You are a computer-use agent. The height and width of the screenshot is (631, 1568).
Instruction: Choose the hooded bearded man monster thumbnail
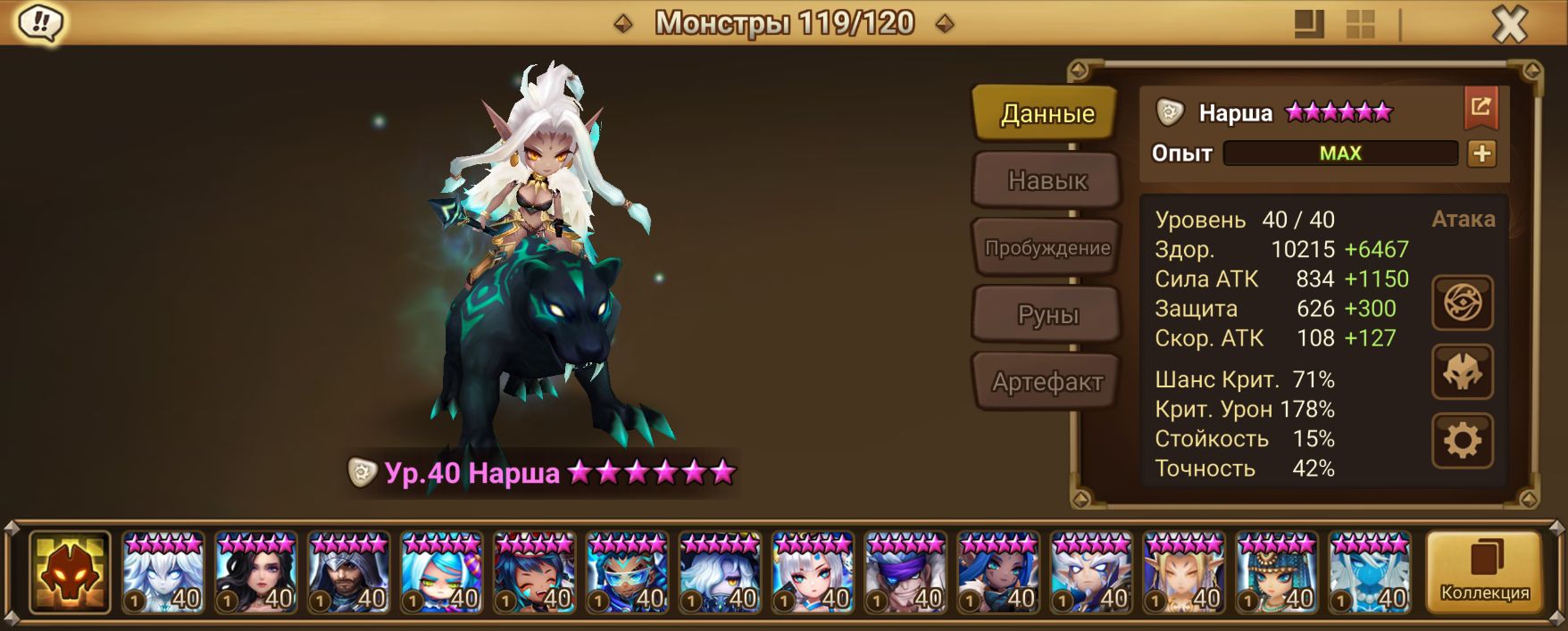[348, 573]
